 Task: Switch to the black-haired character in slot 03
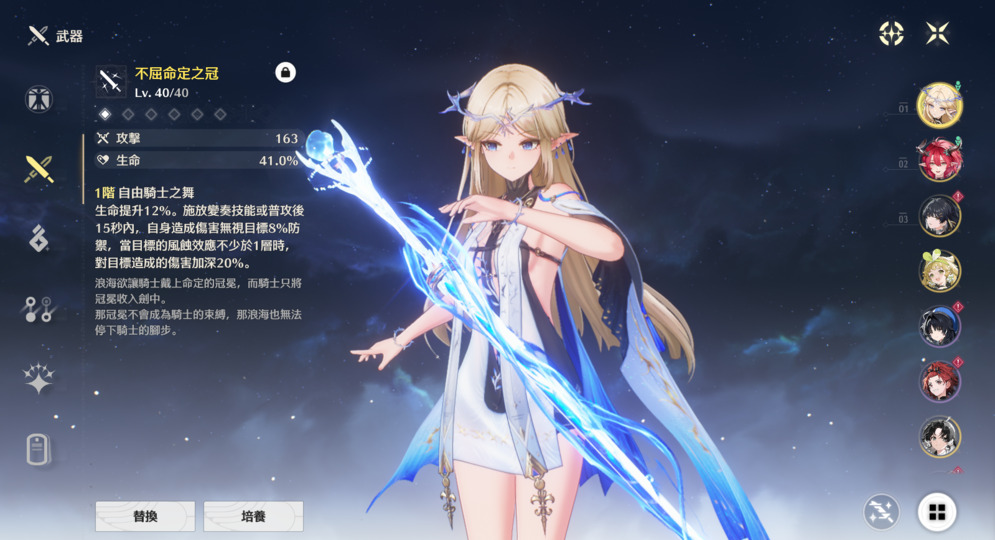(x=939, y=216)
